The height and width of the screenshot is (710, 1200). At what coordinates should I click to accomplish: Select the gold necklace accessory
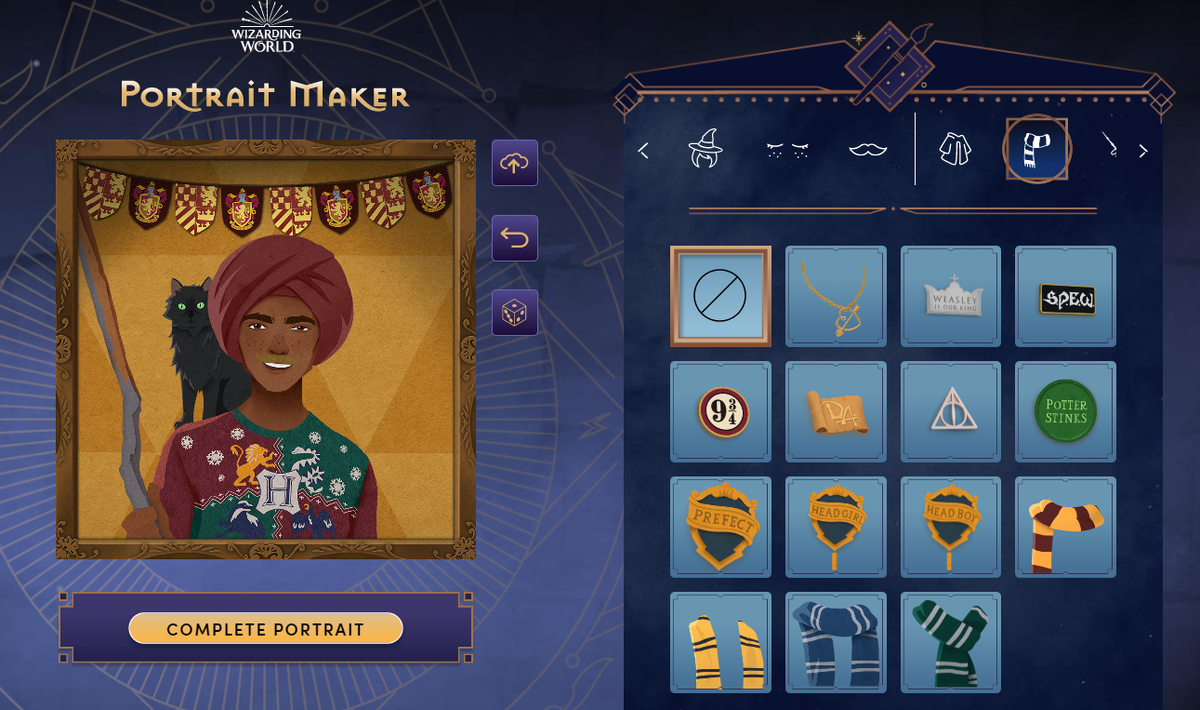[835, 296]
